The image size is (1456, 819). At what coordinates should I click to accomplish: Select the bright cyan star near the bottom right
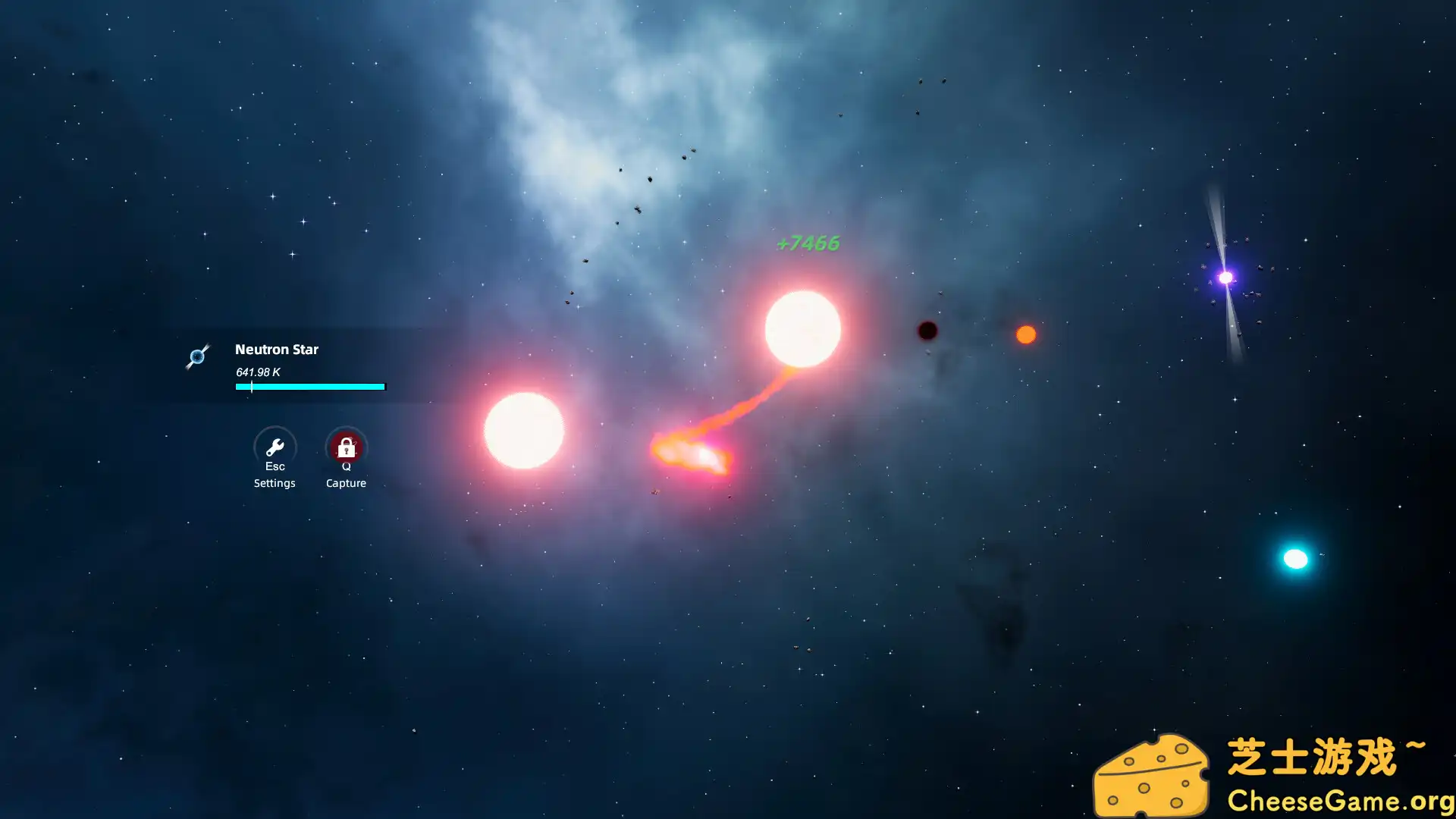click(1295, 559)
